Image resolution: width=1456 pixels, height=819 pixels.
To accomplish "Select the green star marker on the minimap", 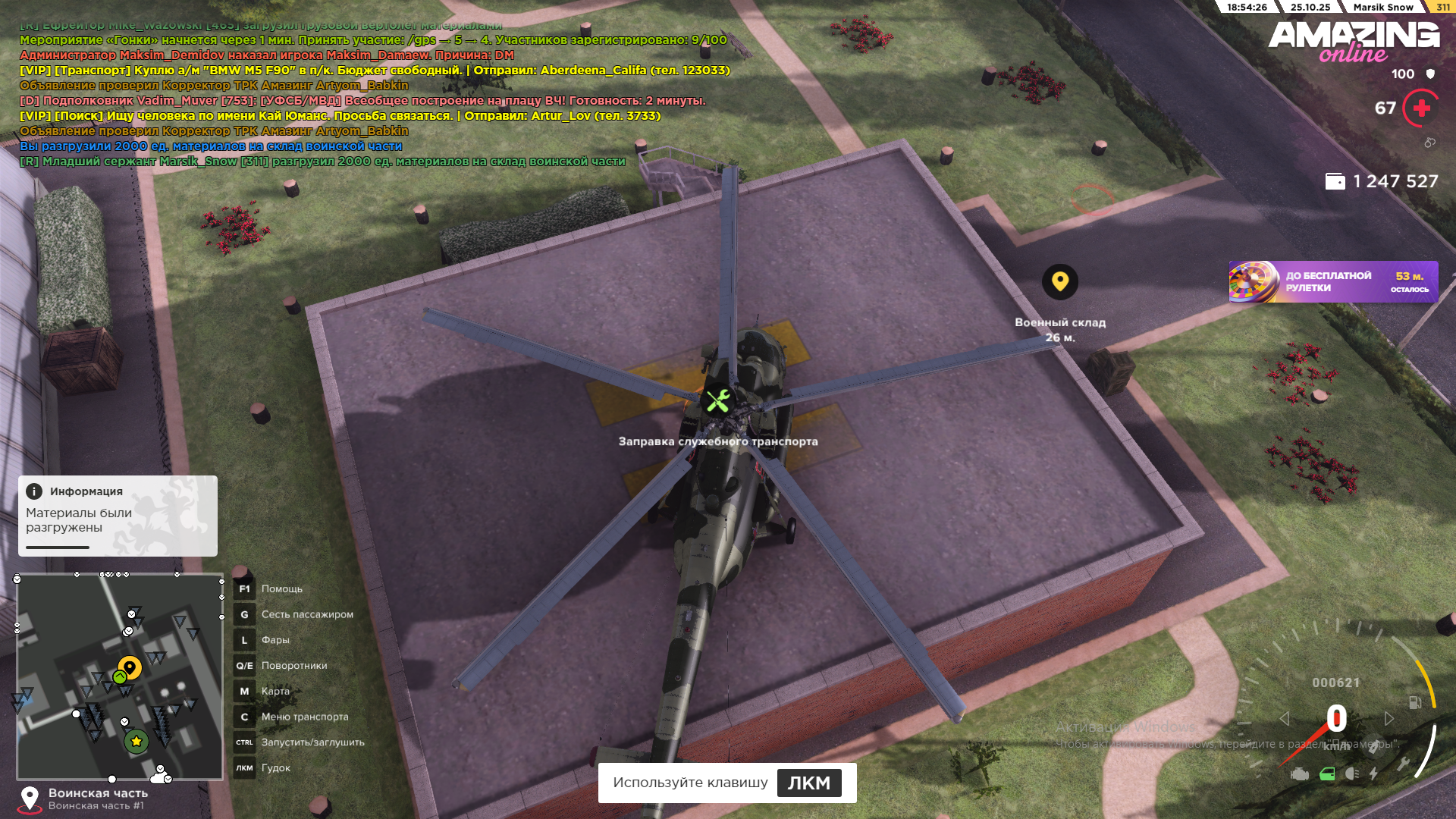I will tap(136, 741).
